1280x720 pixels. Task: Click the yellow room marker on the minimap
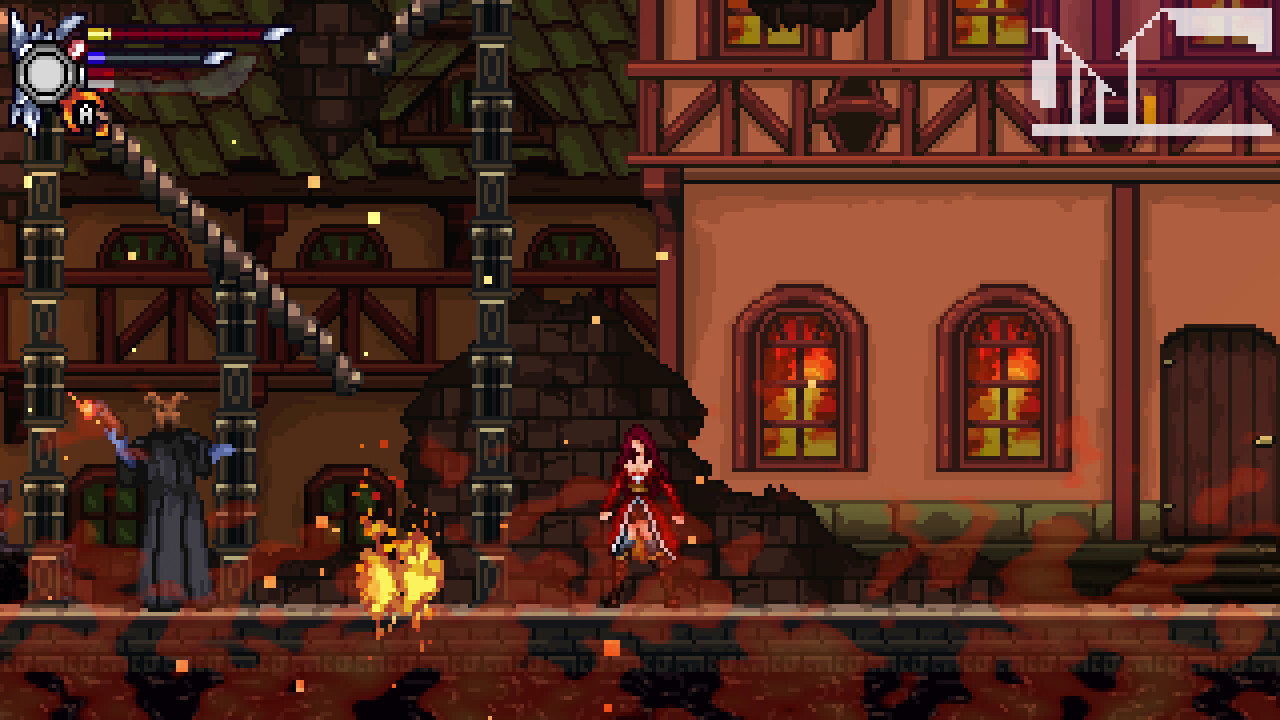(1148, 109)
